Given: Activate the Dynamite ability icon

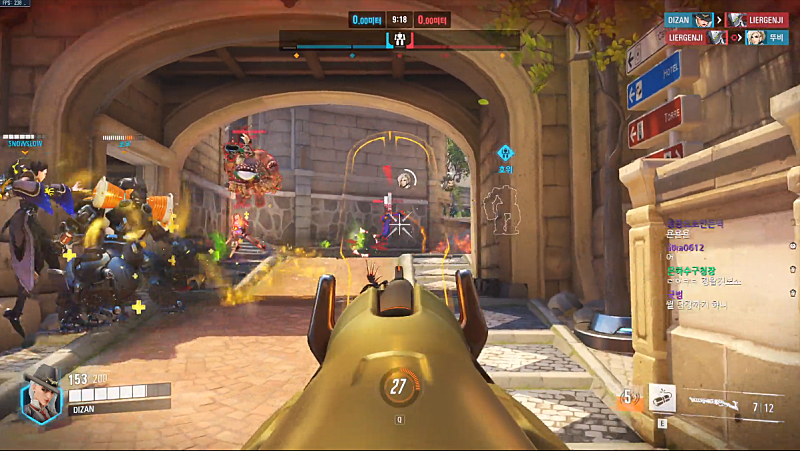Looking at the screenshot, I should tap(662, 397).
